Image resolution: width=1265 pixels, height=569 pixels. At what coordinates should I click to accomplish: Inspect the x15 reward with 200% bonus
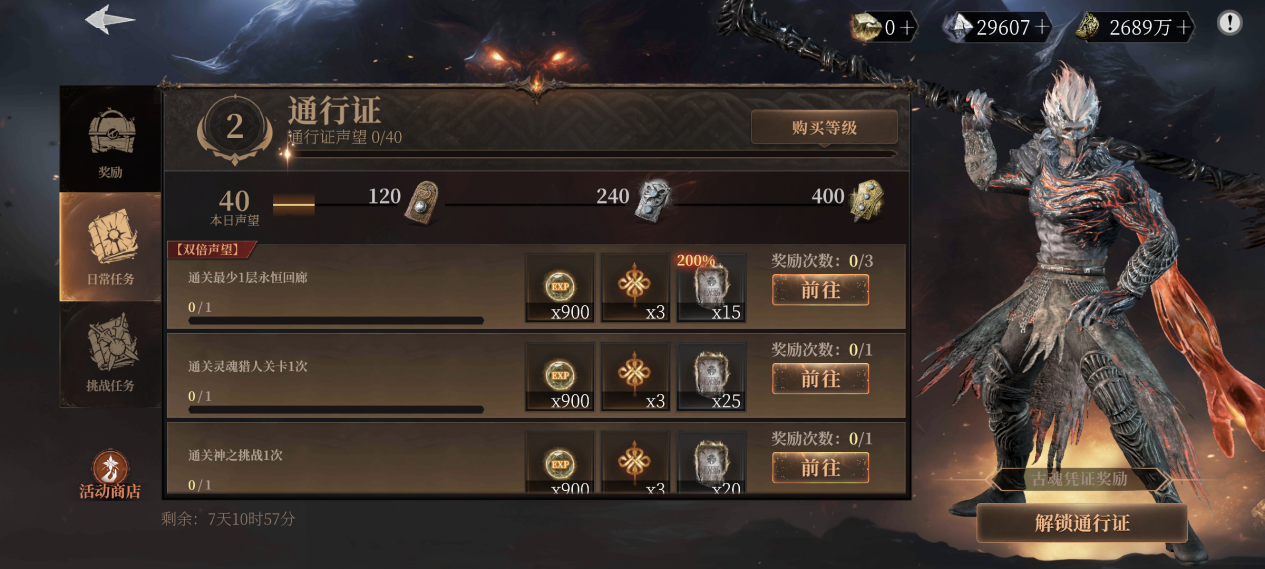(712, 288)
